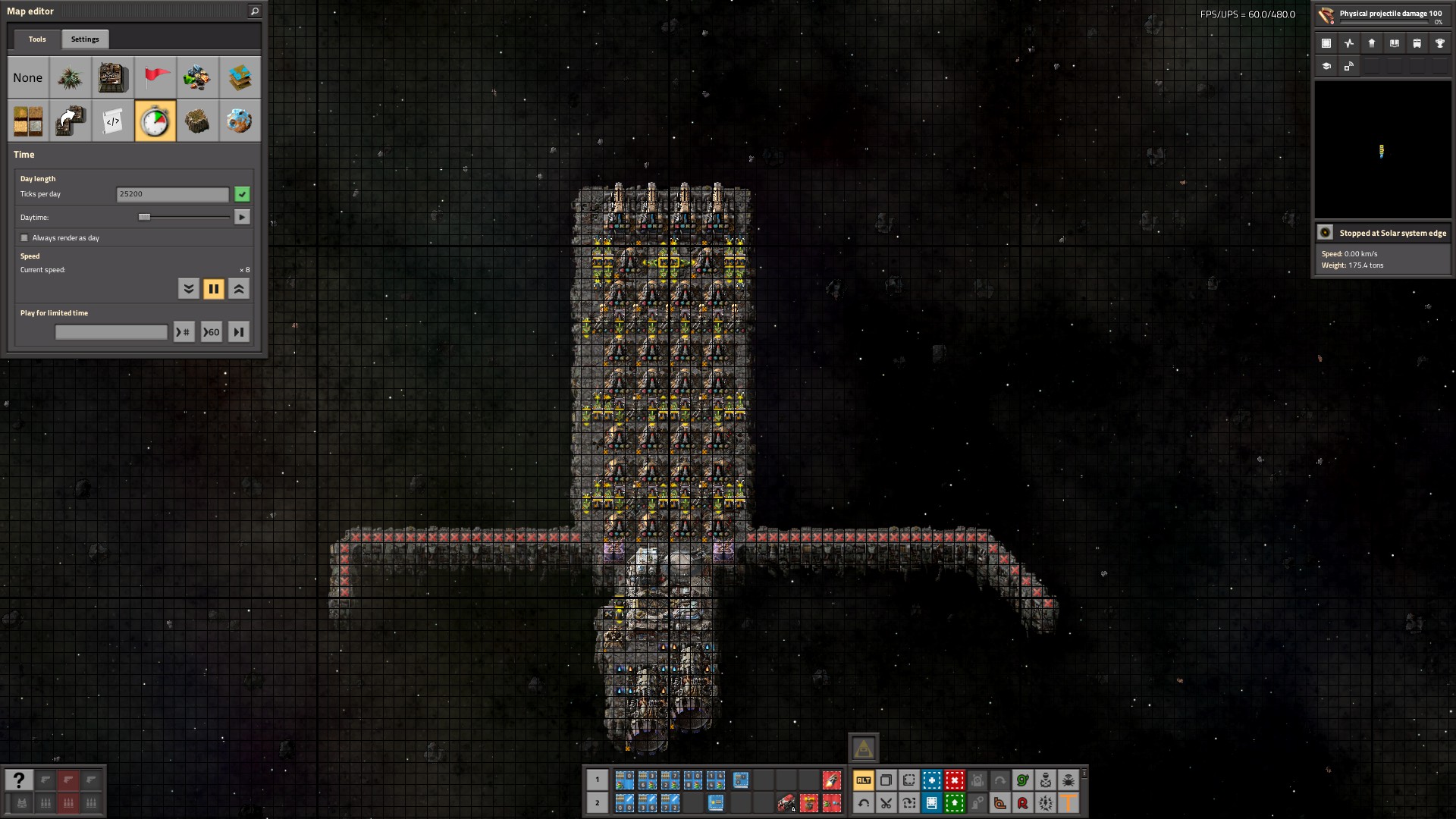Select the red deconstruction planner shortcut

pos(954,780)
